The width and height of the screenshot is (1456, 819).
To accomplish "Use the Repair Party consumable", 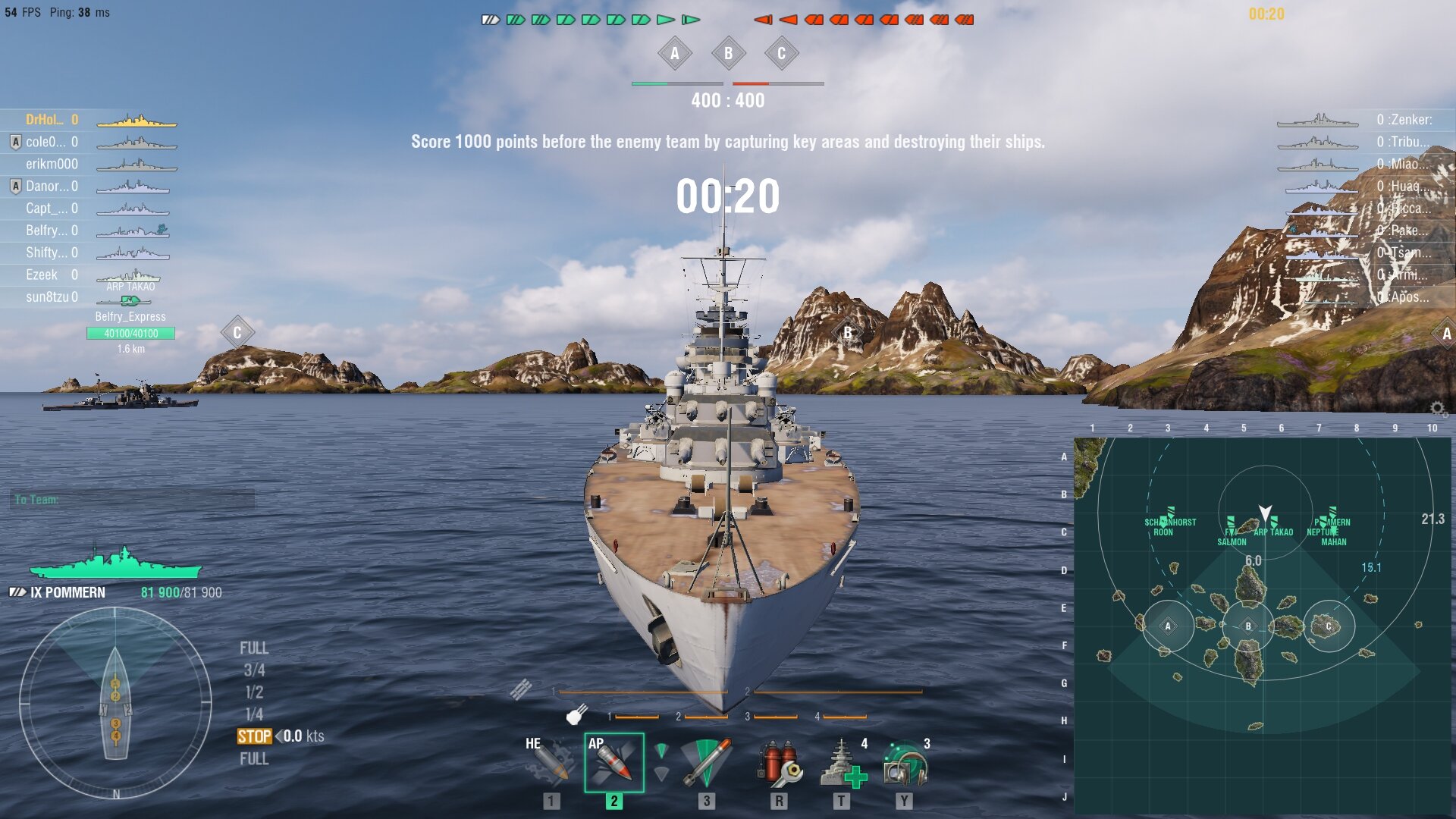I will 842,762.
